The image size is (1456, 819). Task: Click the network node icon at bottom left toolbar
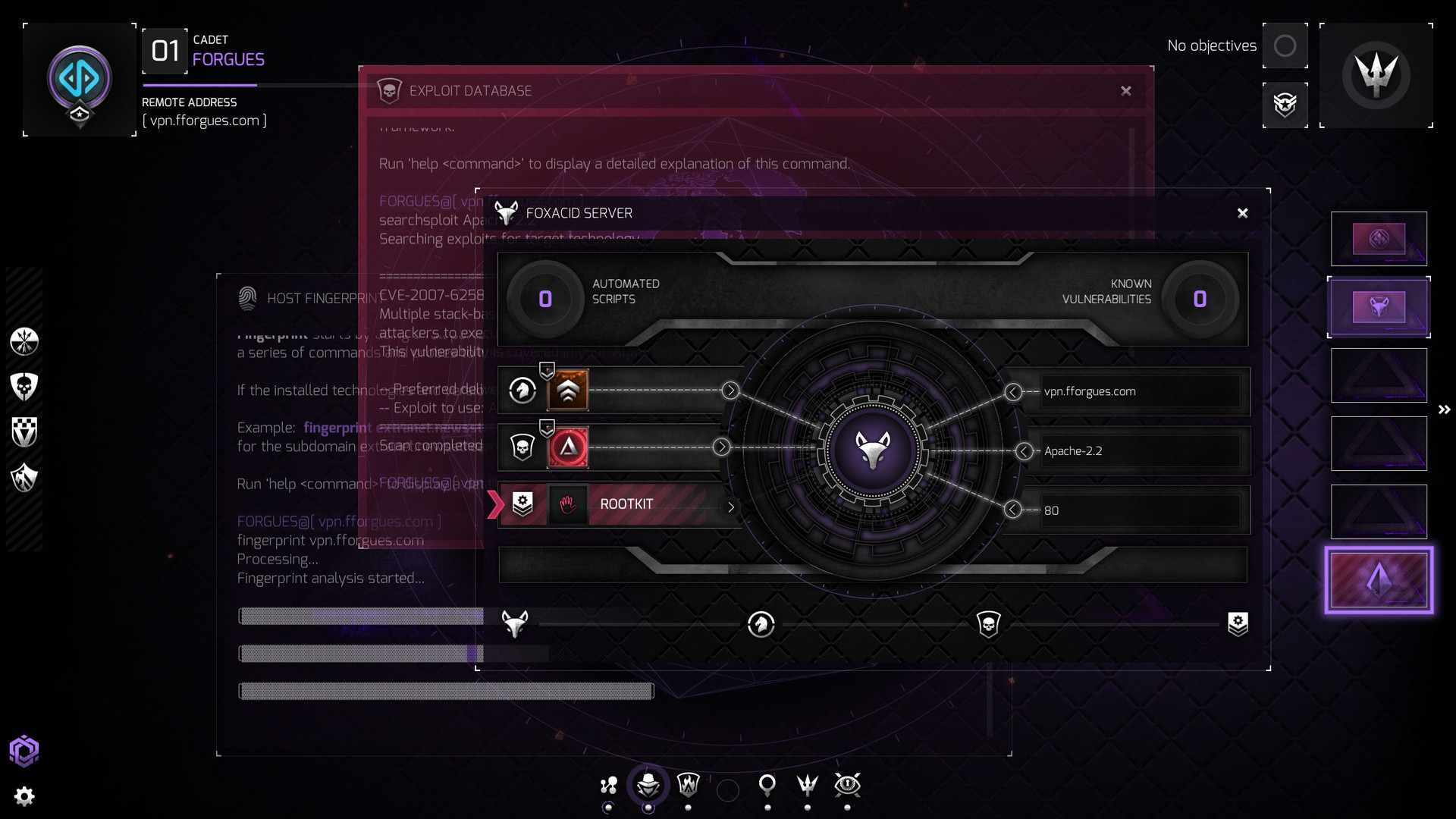pyautogui.click(x=608, y=786)
